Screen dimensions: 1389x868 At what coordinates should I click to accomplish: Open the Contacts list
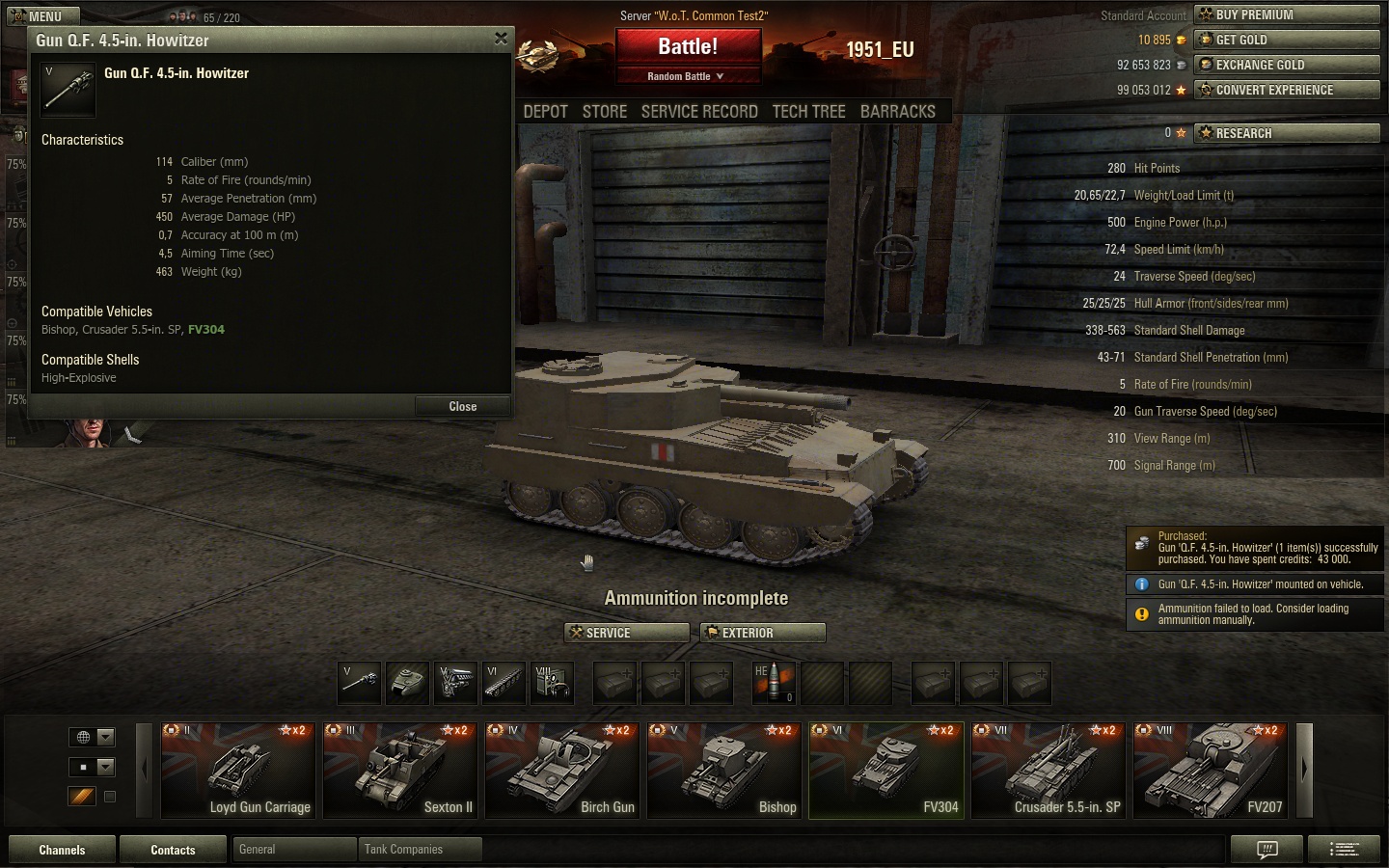click(x=173, y=850)
